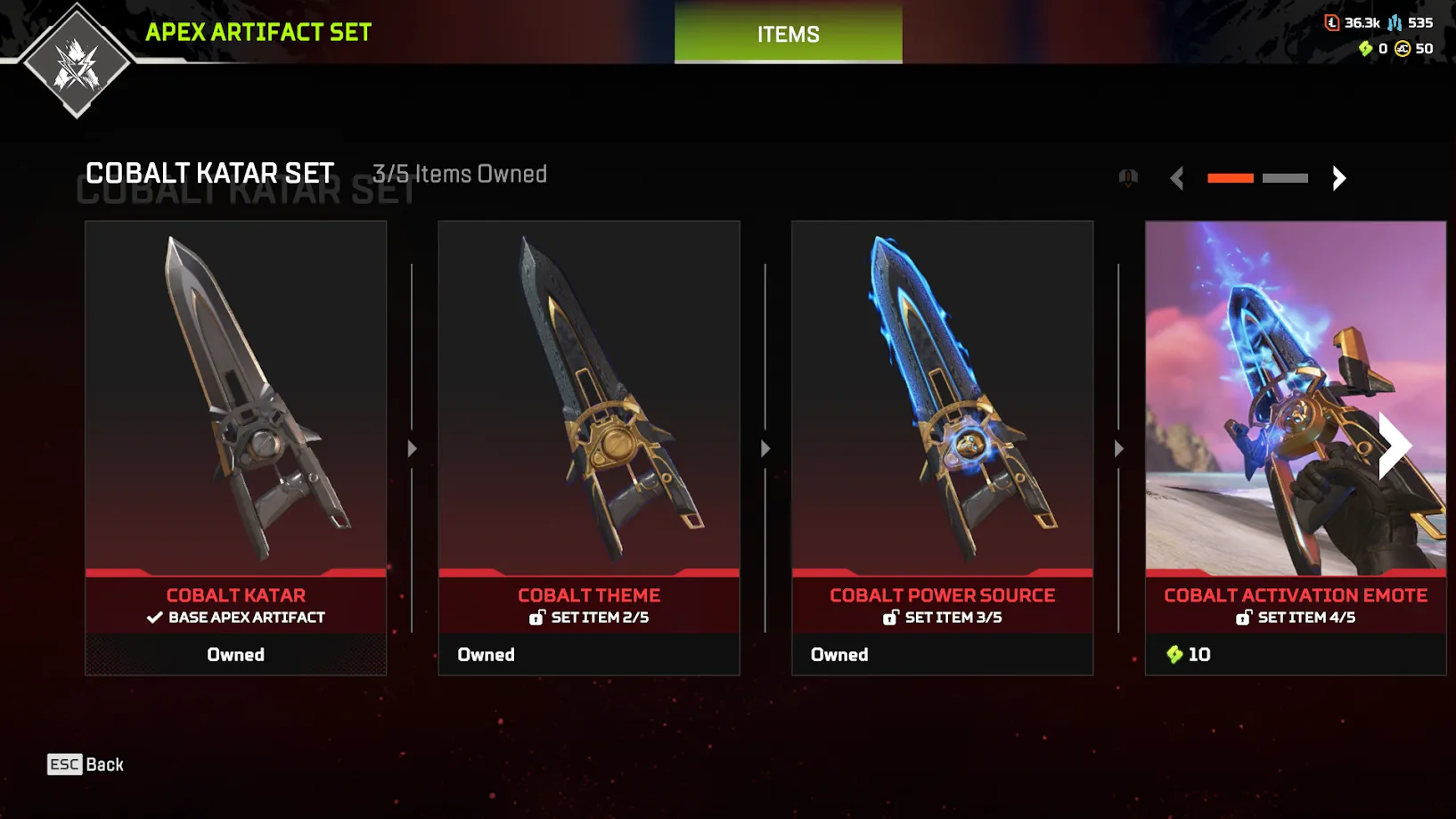Advance to next set page with right arrow
Screen dimensions: 1456x819
[x=1339, y=178]
